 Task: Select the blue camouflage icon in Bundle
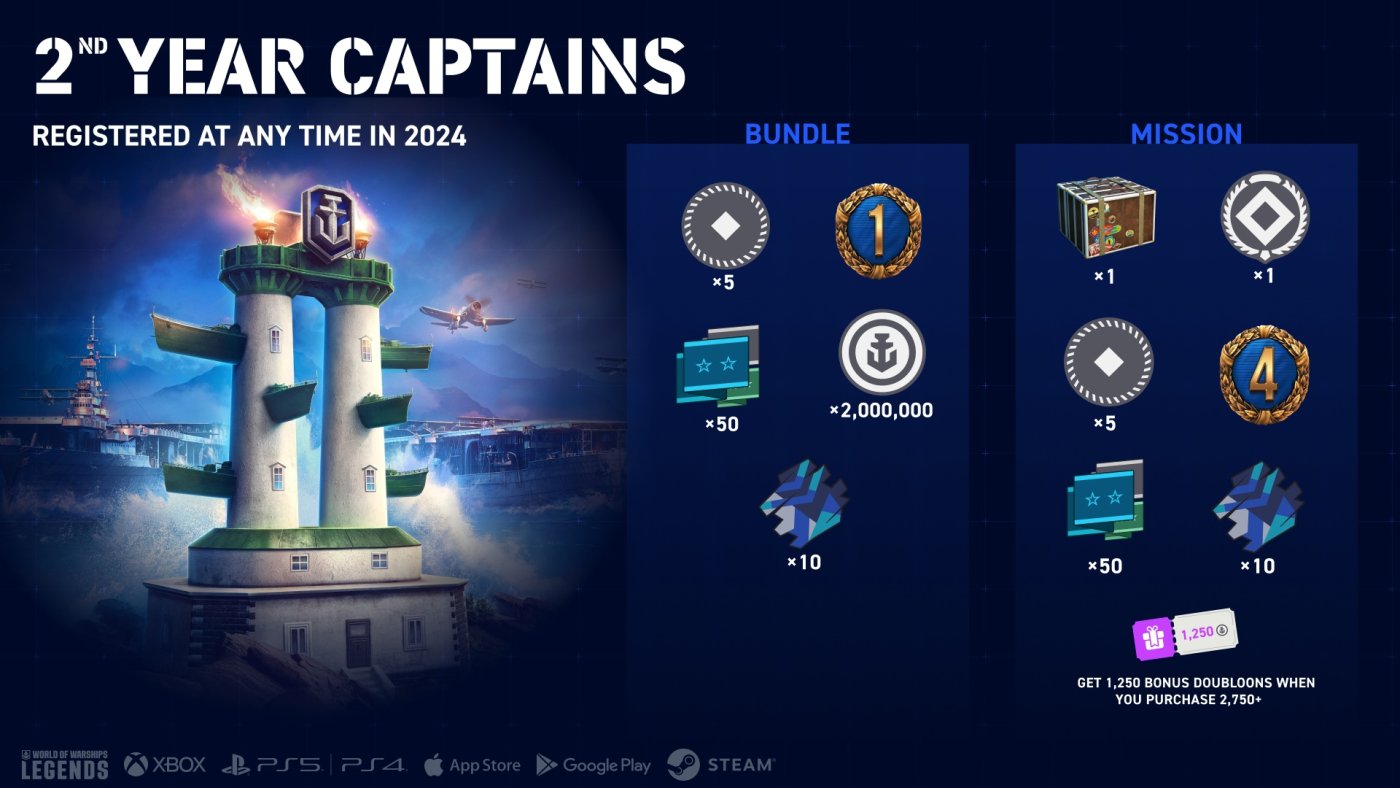pyautogui.click(x=803, y=505)
